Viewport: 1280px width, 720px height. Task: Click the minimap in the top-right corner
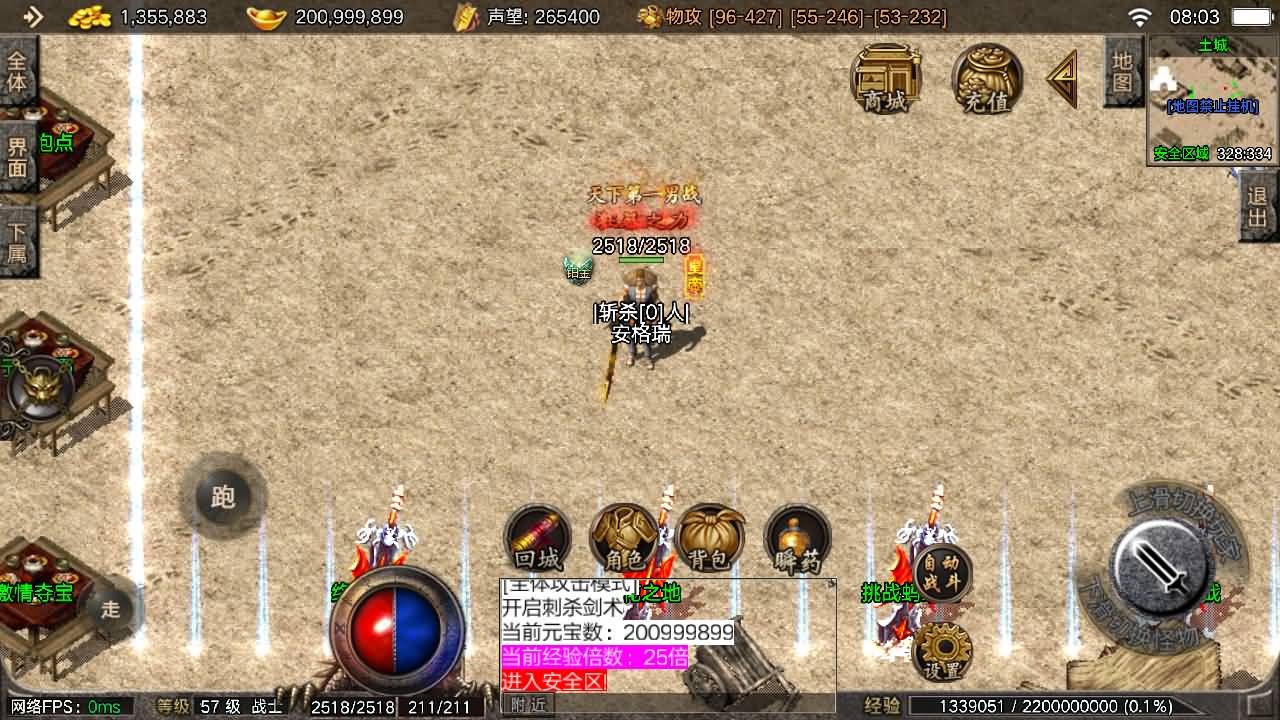1212,100
